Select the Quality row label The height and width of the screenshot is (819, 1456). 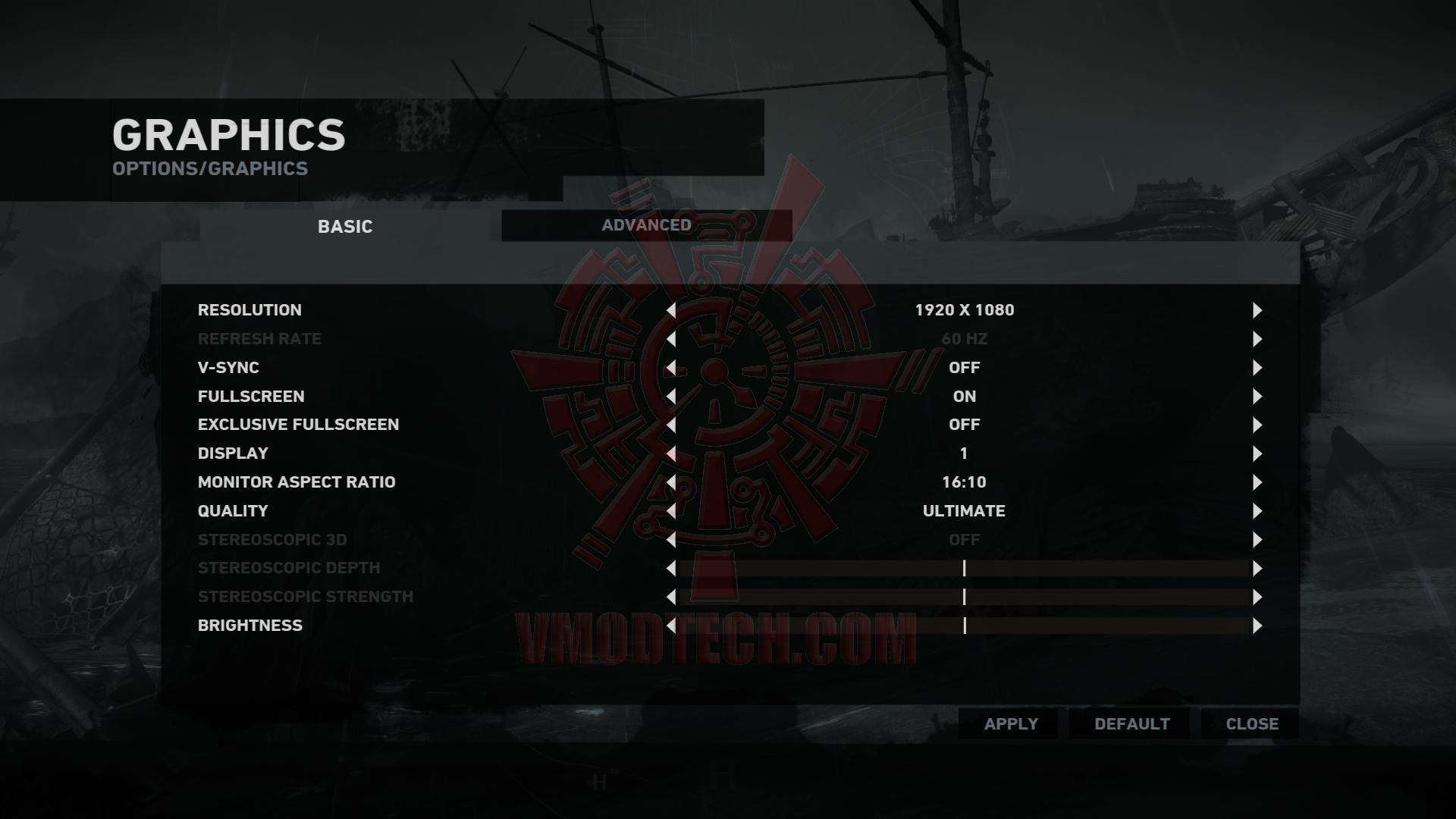coord(233,511)
